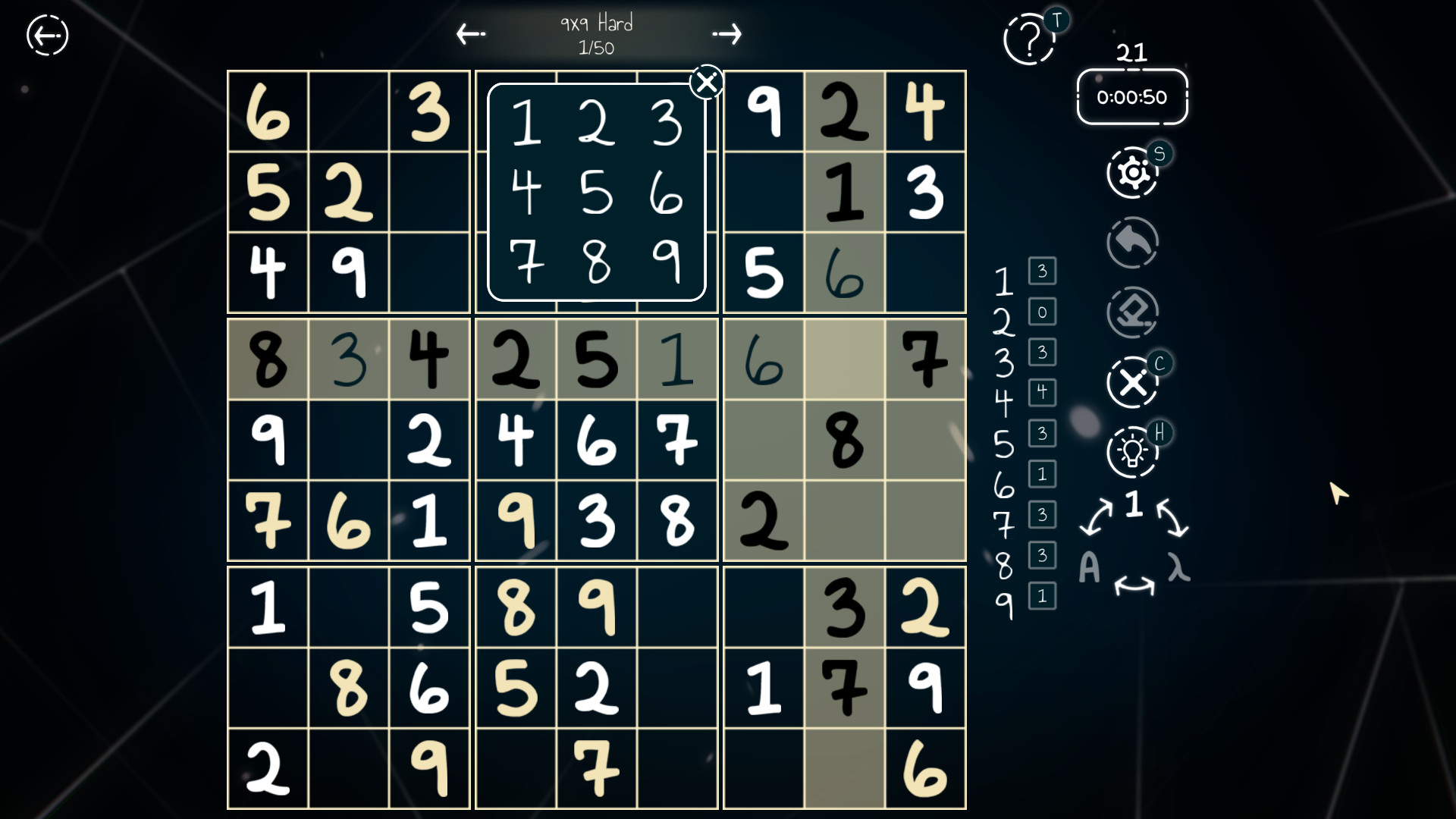Open puzzle selection via 1/50 label
The image size is (1456, 819).
point(597,49)
